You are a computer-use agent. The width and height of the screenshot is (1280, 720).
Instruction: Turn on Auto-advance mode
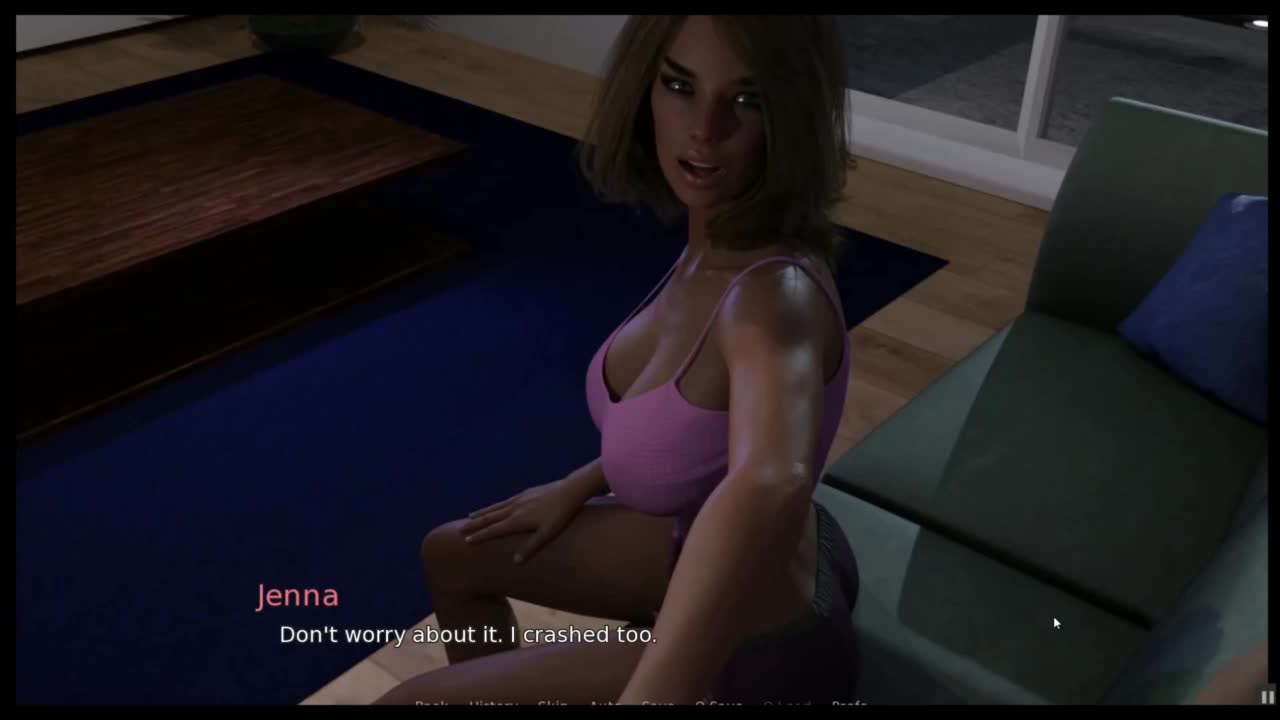coord(604,705)
